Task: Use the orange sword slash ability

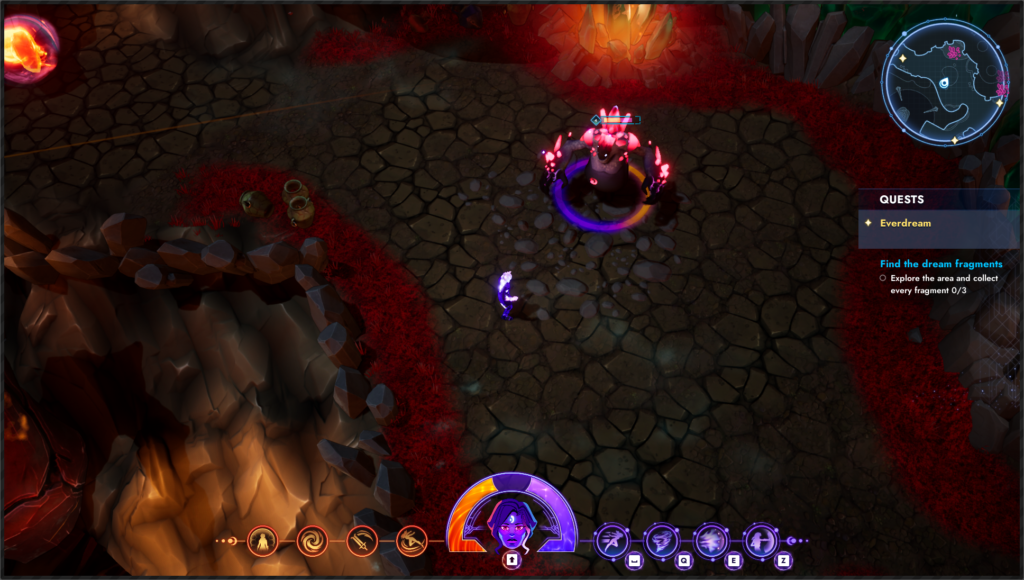Action: click(x=362, y=541)
